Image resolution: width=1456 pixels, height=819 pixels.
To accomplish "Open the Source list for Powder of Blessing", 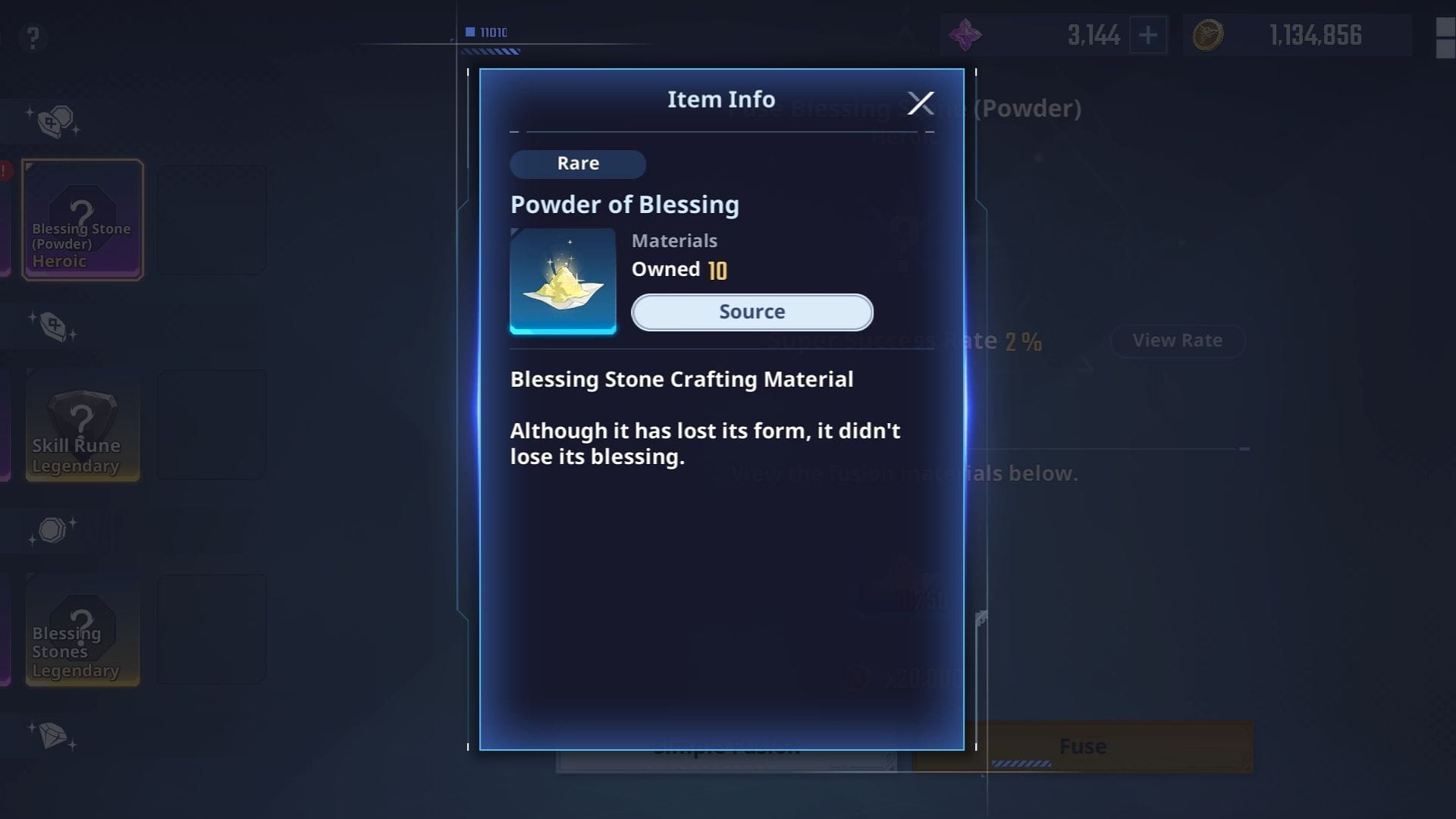I will pos(752,312).
